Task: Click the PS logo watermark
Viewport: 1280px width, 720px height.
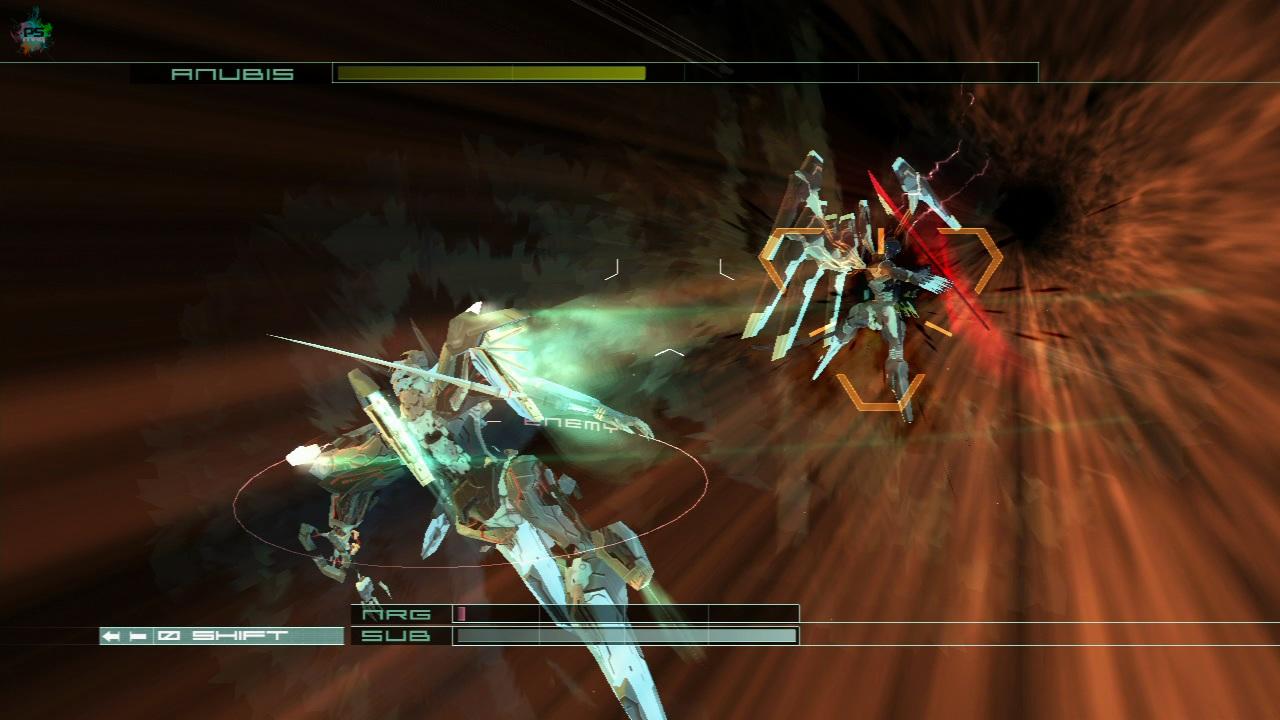Action: pyautogui.click(x=32, y=30)
